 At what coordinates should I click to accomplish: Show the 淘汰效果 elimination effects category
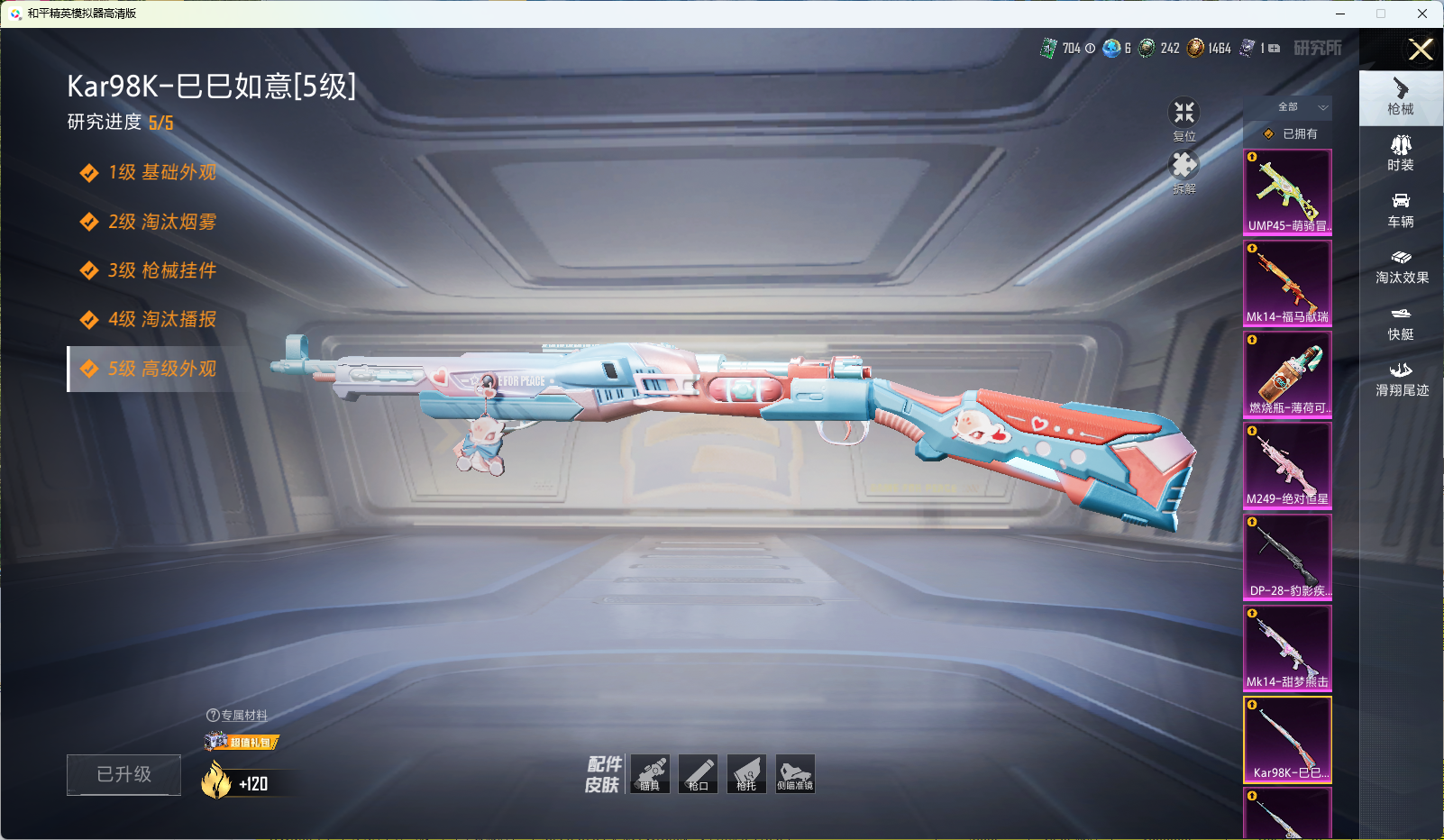(x=1402, y=267)
